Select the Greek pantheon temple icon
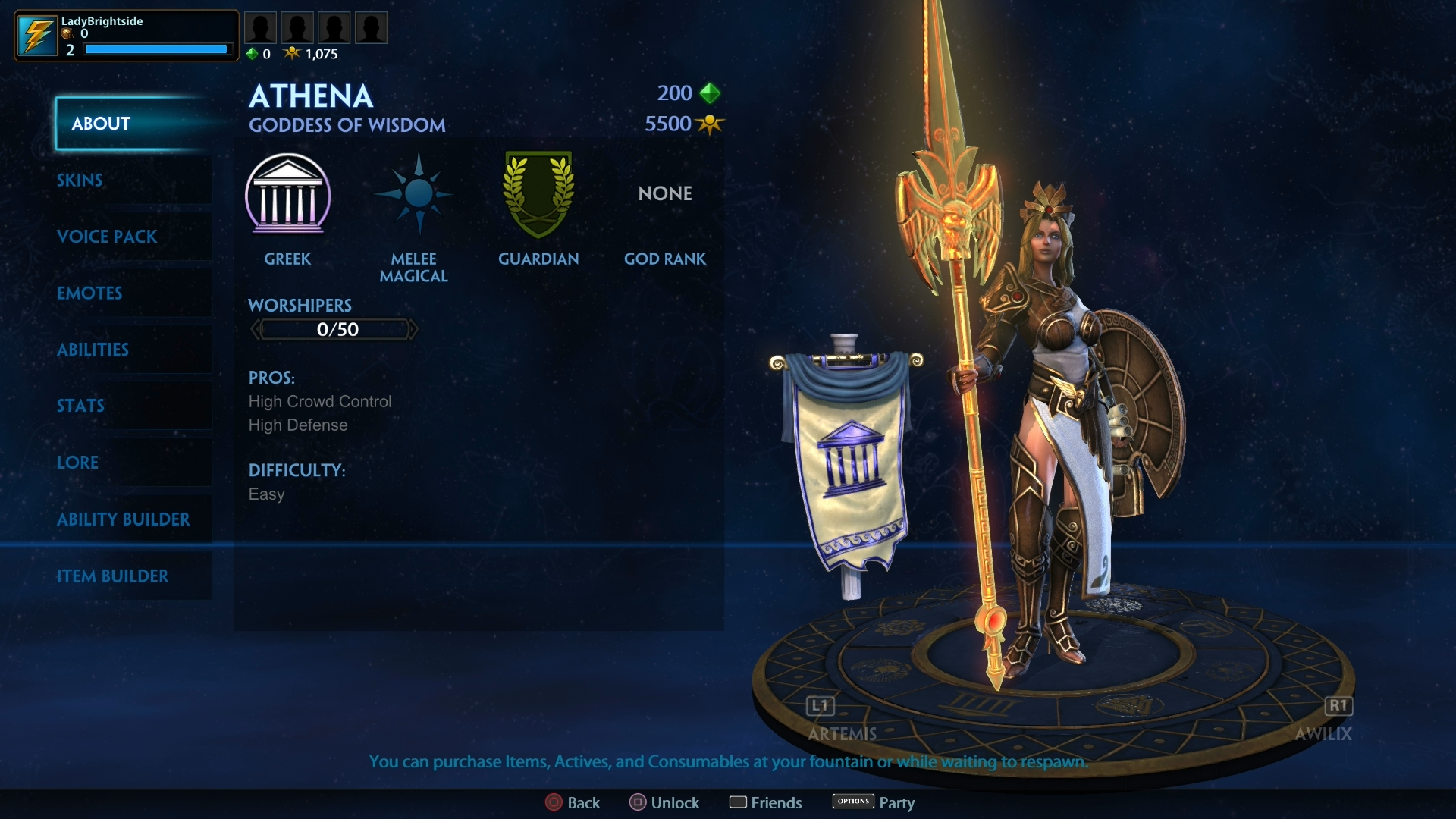Image resolution: width=1456 pixels, height=819 pixels. click(x=289, y=196)
